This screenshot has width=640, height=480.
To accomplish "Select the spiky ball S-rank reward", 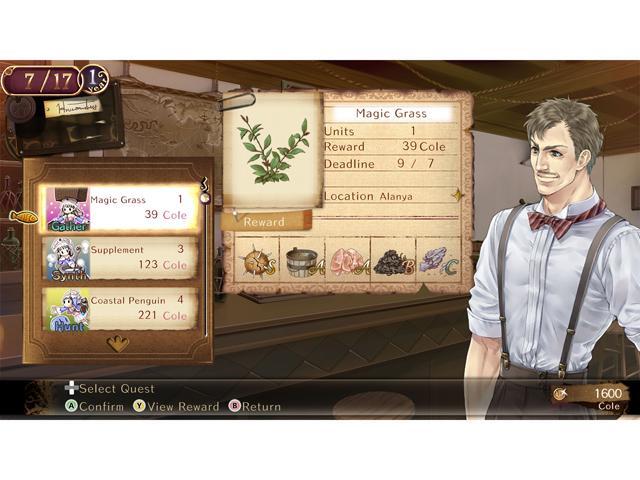I will [257, 262].
